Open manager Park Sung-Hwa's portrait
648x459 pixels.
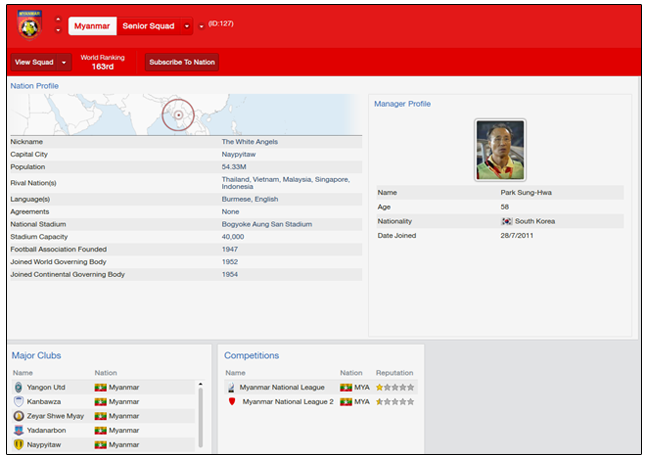(x=500, y=149)
